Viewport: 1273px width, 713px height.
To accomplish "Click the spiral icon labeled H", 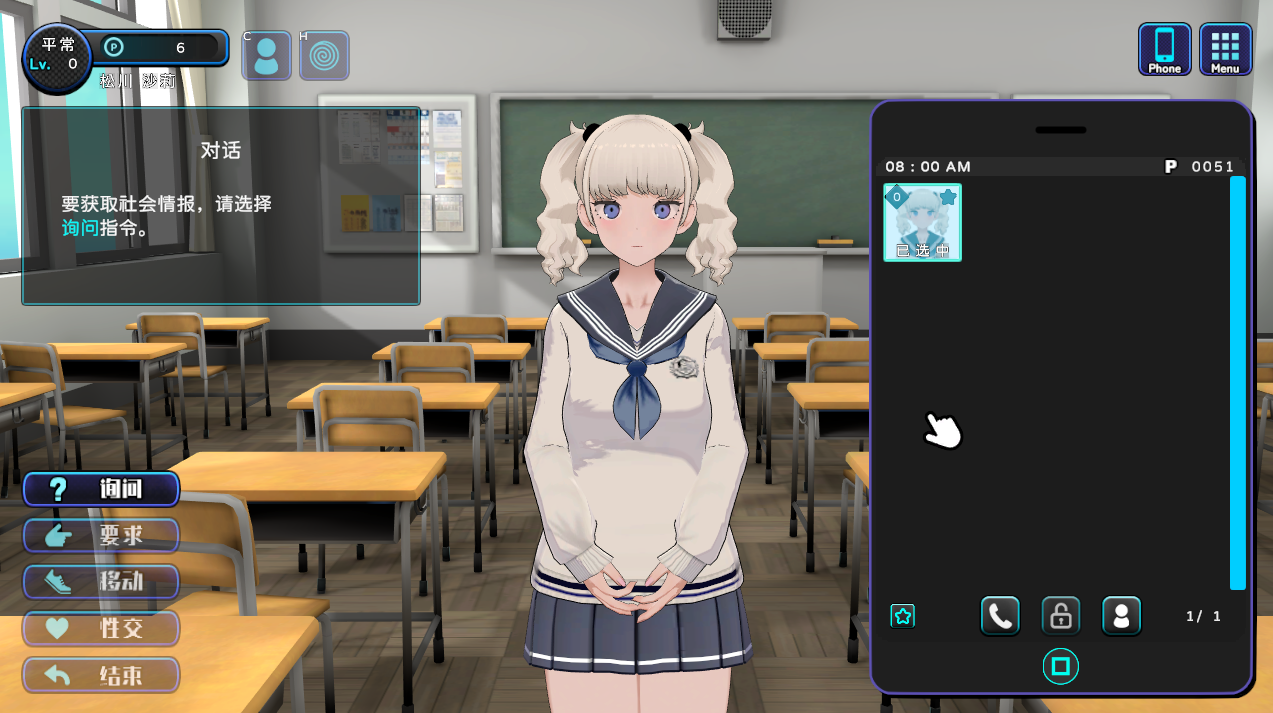I will click(324, 56).
